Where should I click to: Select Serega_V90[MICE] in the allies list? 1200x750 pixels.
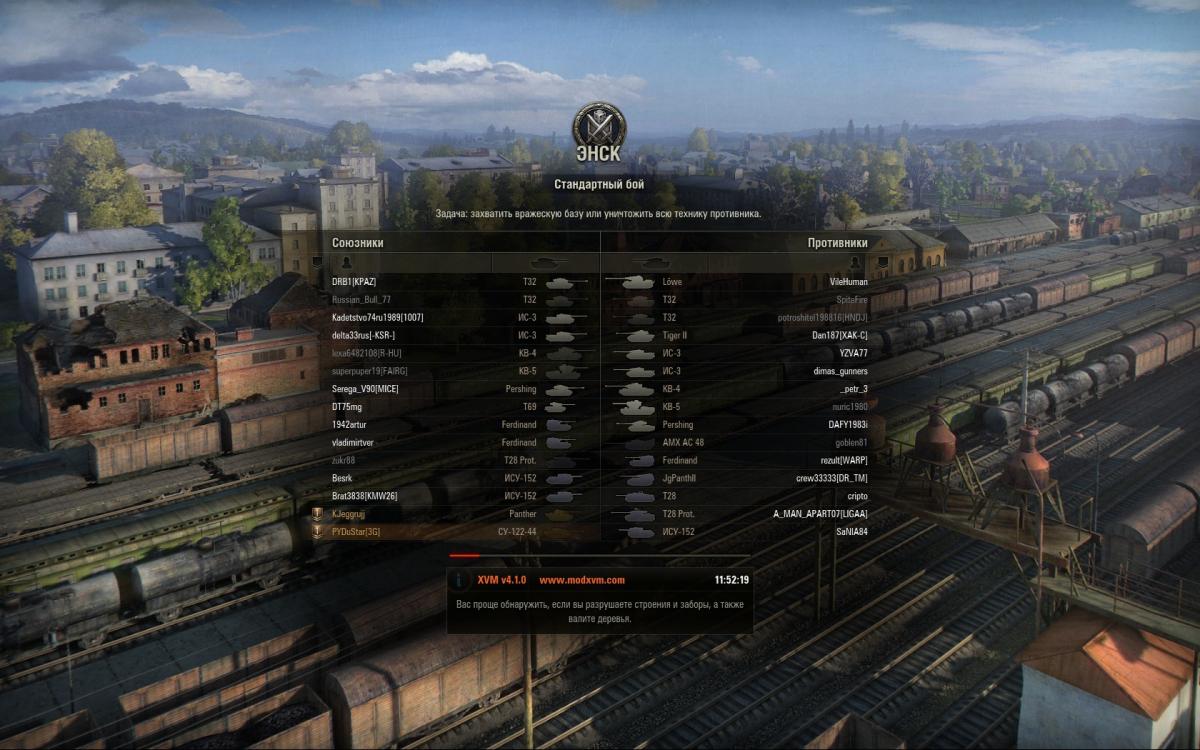pos(365,389)
